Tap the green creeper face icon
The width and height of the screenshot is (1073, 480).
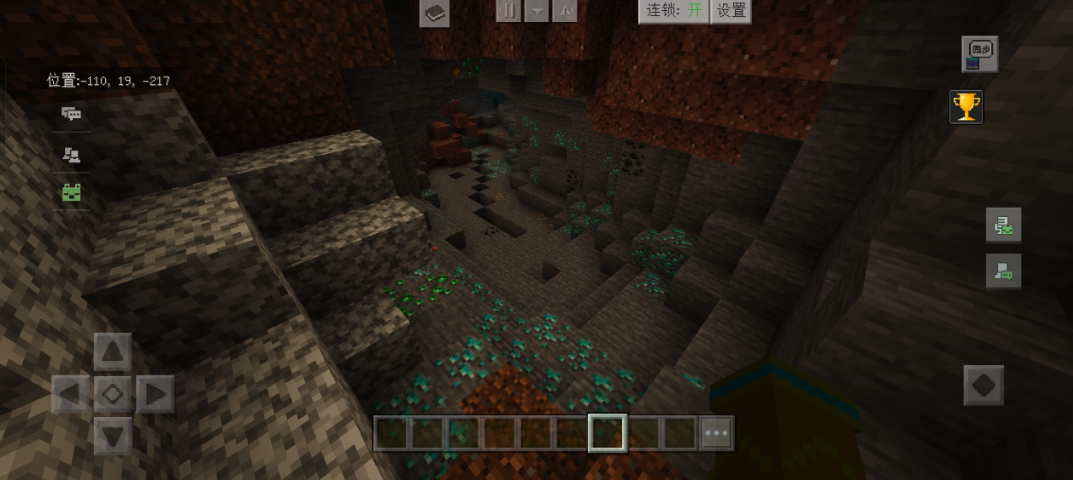click(71, 193)
